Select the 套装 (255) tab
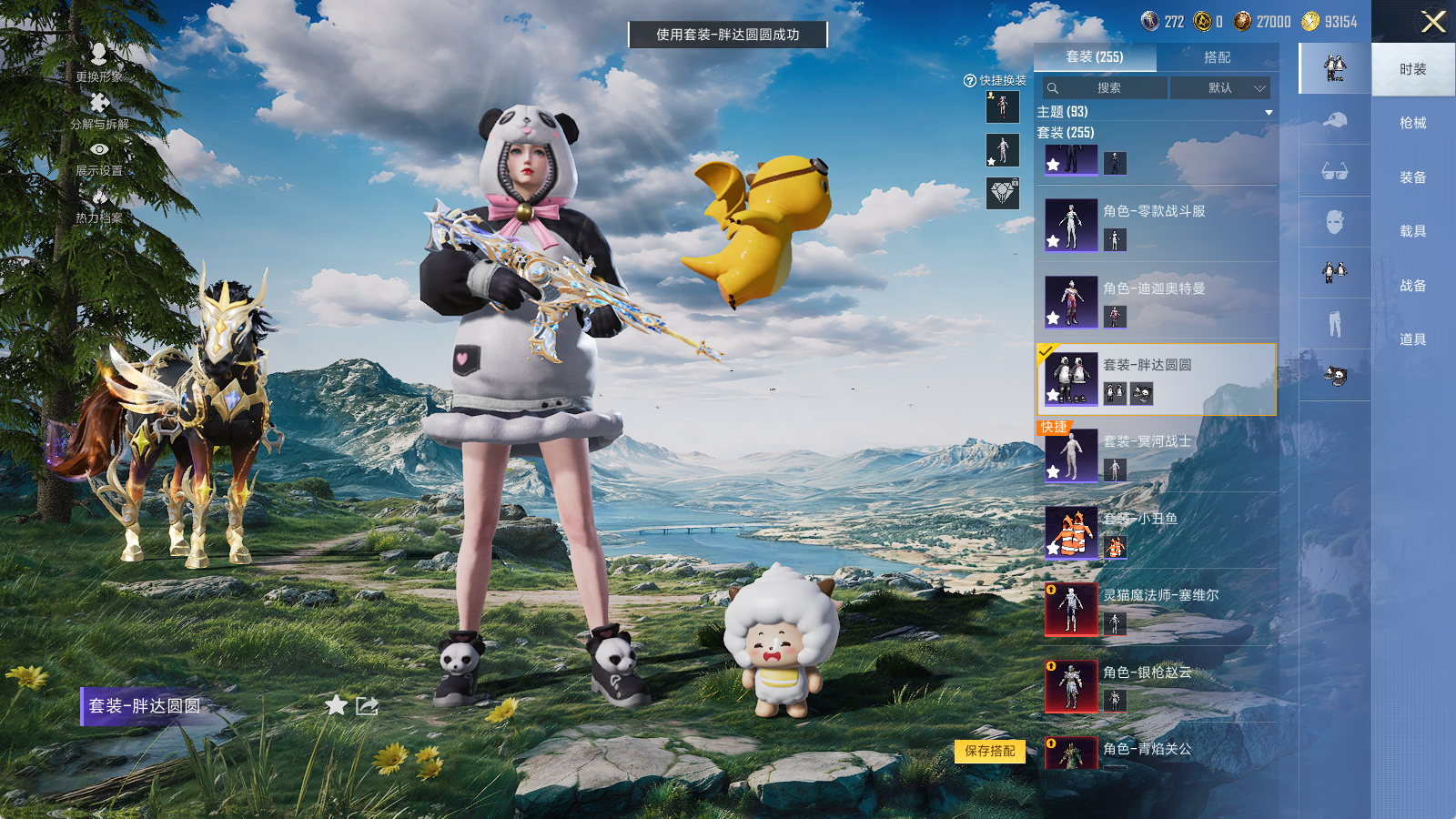Image resolution: width=1456 pixels, height=819 pixels. 1095,57
